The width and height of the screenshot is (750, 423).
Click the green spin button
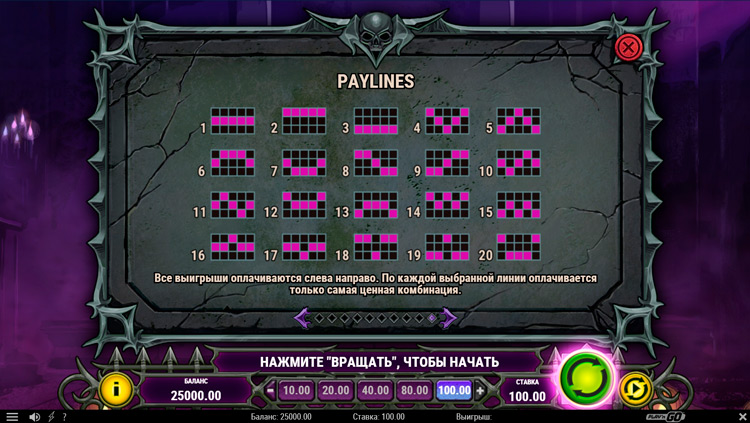(x=585, y=376)
